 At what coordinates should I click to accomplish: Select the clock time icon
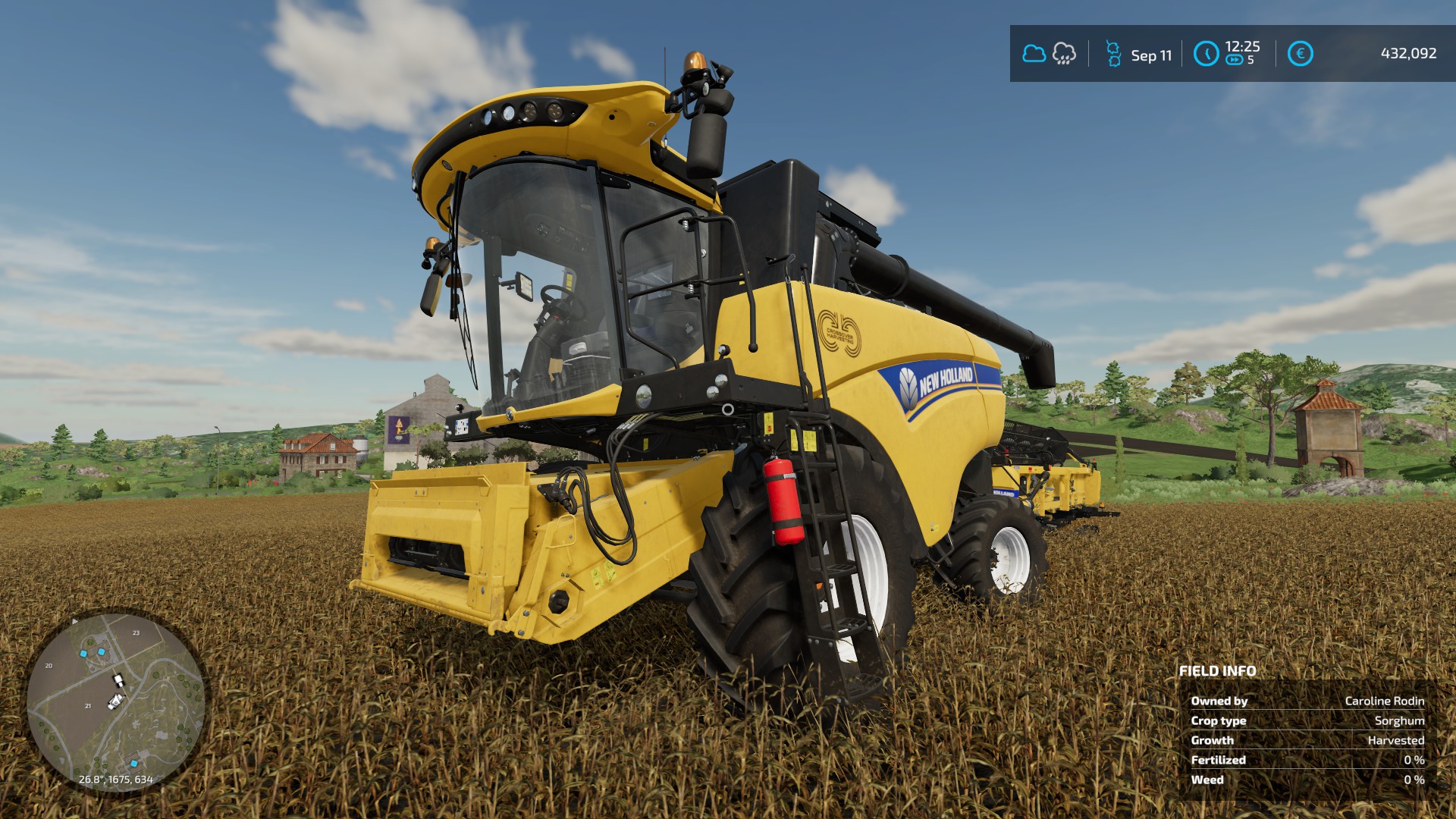[x=1206, y=54]
